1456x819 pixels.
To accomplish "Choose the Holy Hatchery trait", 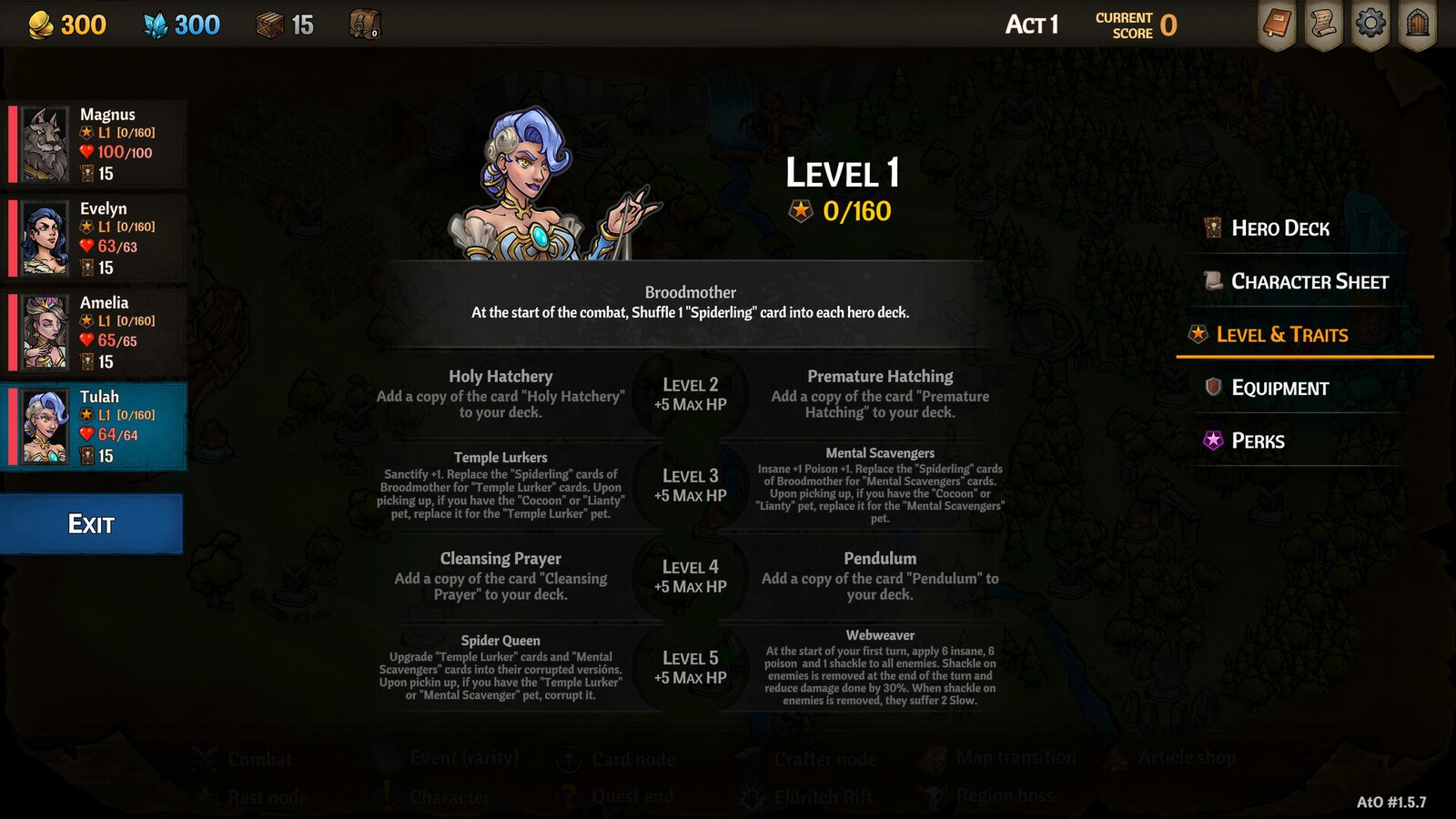I will click(x=500, y=394).
